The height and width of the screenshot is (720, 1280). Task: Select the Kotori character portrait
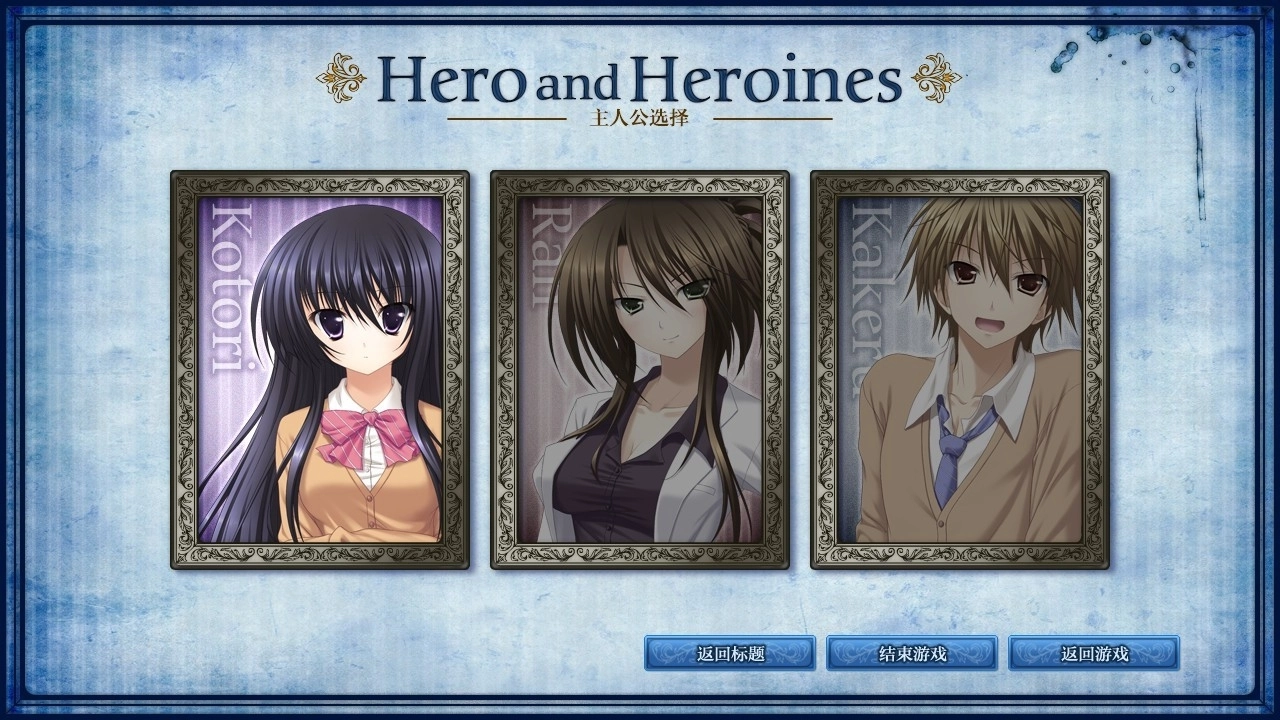point(320,370)
